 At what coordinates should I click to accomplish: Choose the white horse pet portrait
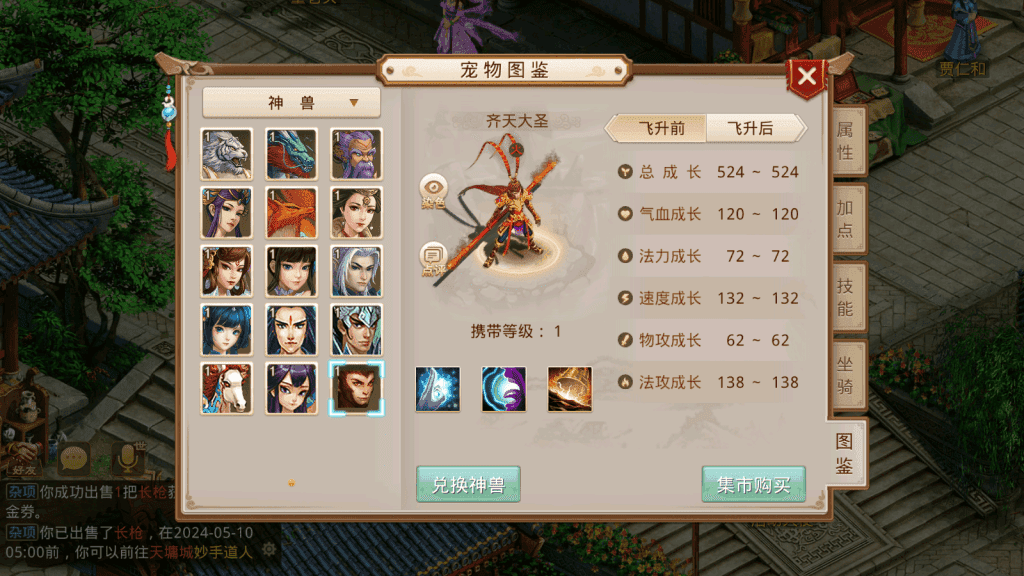pos(226,388)
